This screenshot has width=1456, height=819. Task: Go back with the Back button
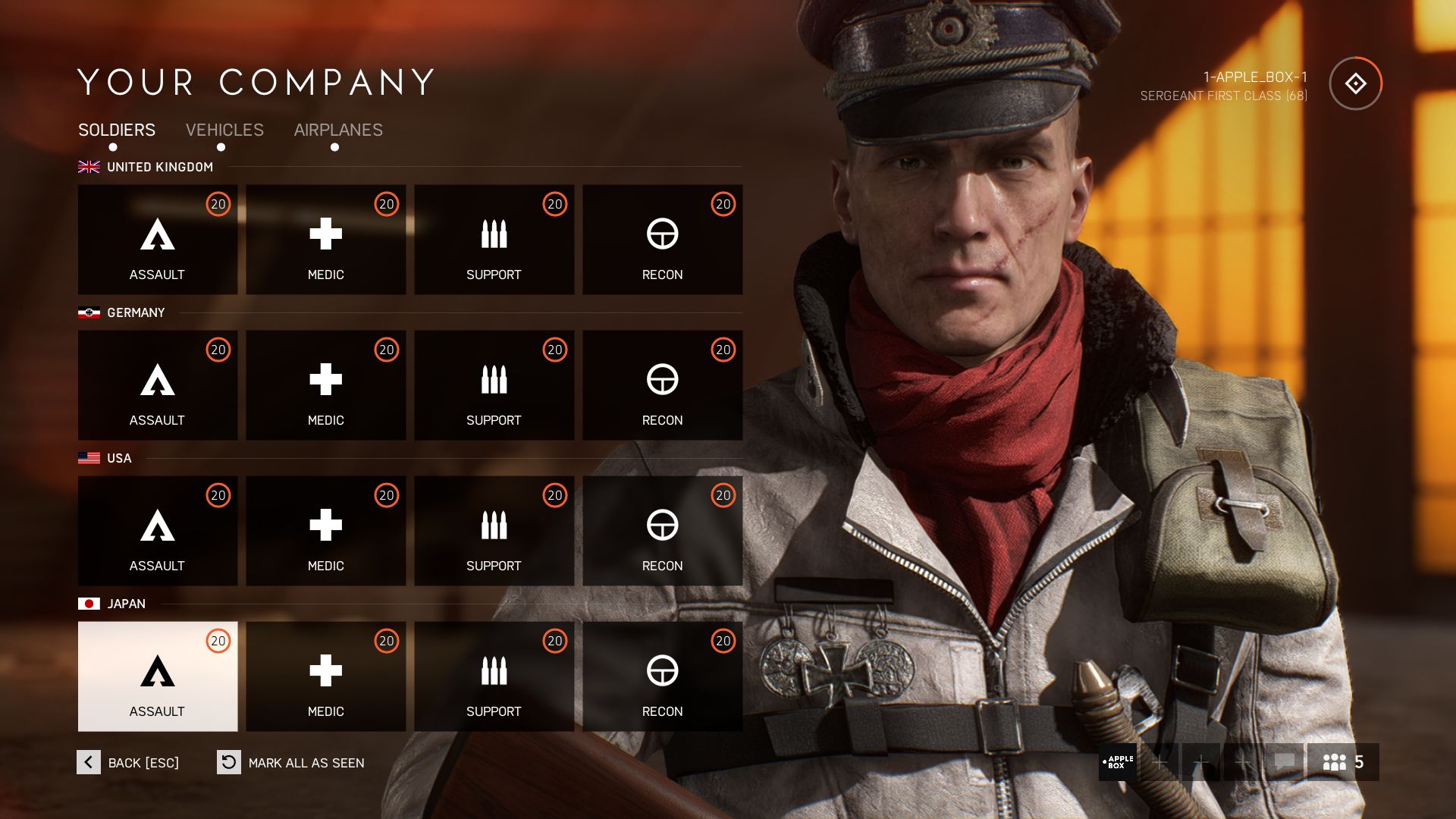point(129,762)
